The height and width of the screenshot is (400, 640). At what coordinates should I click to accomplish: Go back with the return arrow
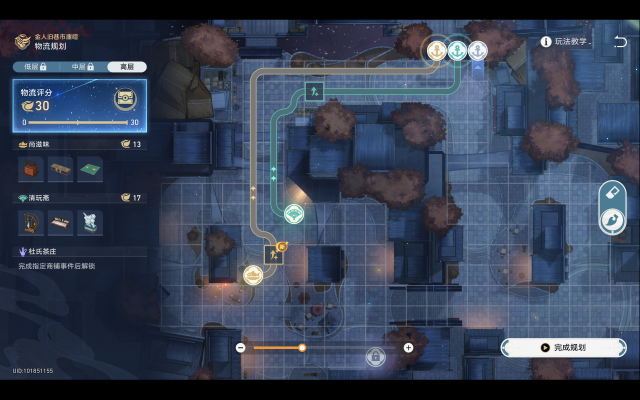tap(620, 42)
